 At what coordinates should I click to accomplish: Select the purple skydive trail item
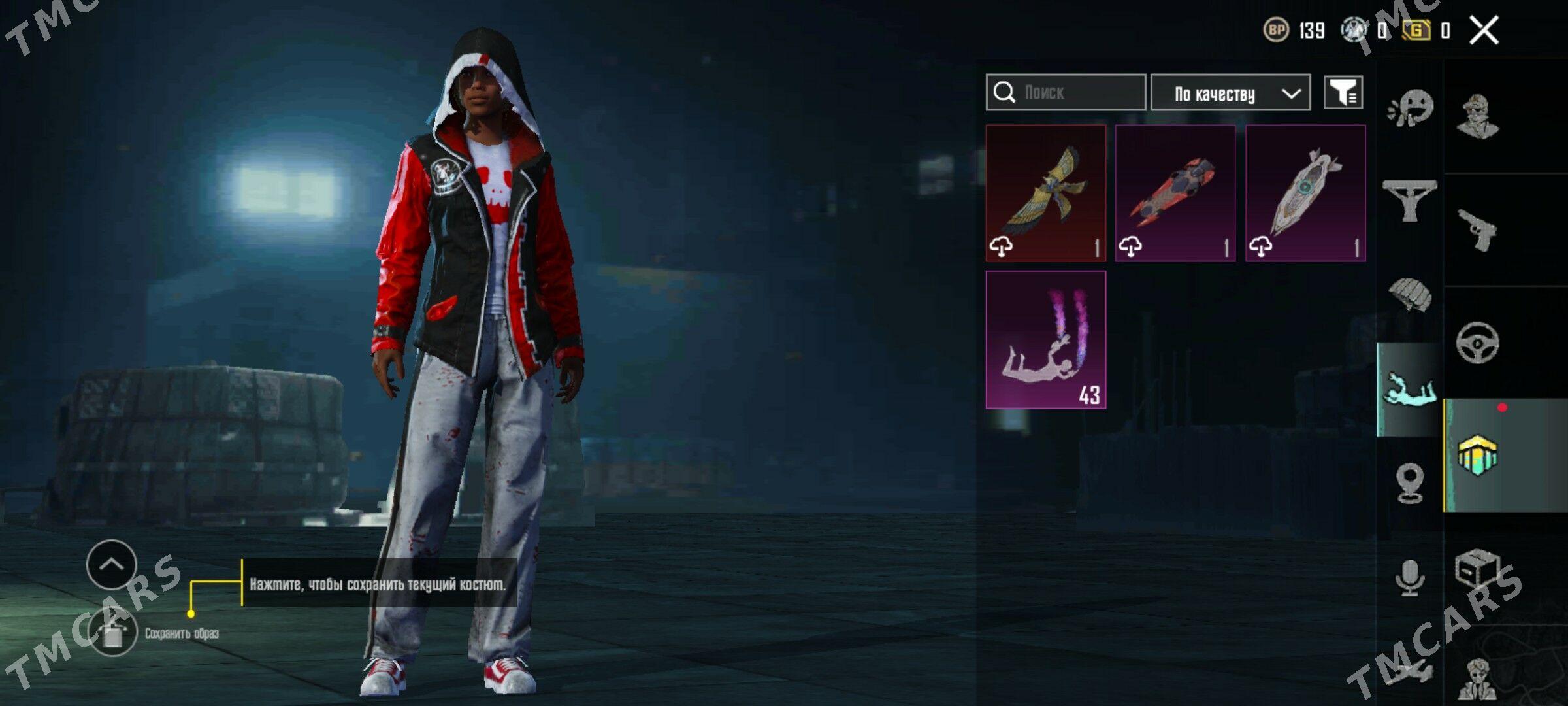(1045, 340)
